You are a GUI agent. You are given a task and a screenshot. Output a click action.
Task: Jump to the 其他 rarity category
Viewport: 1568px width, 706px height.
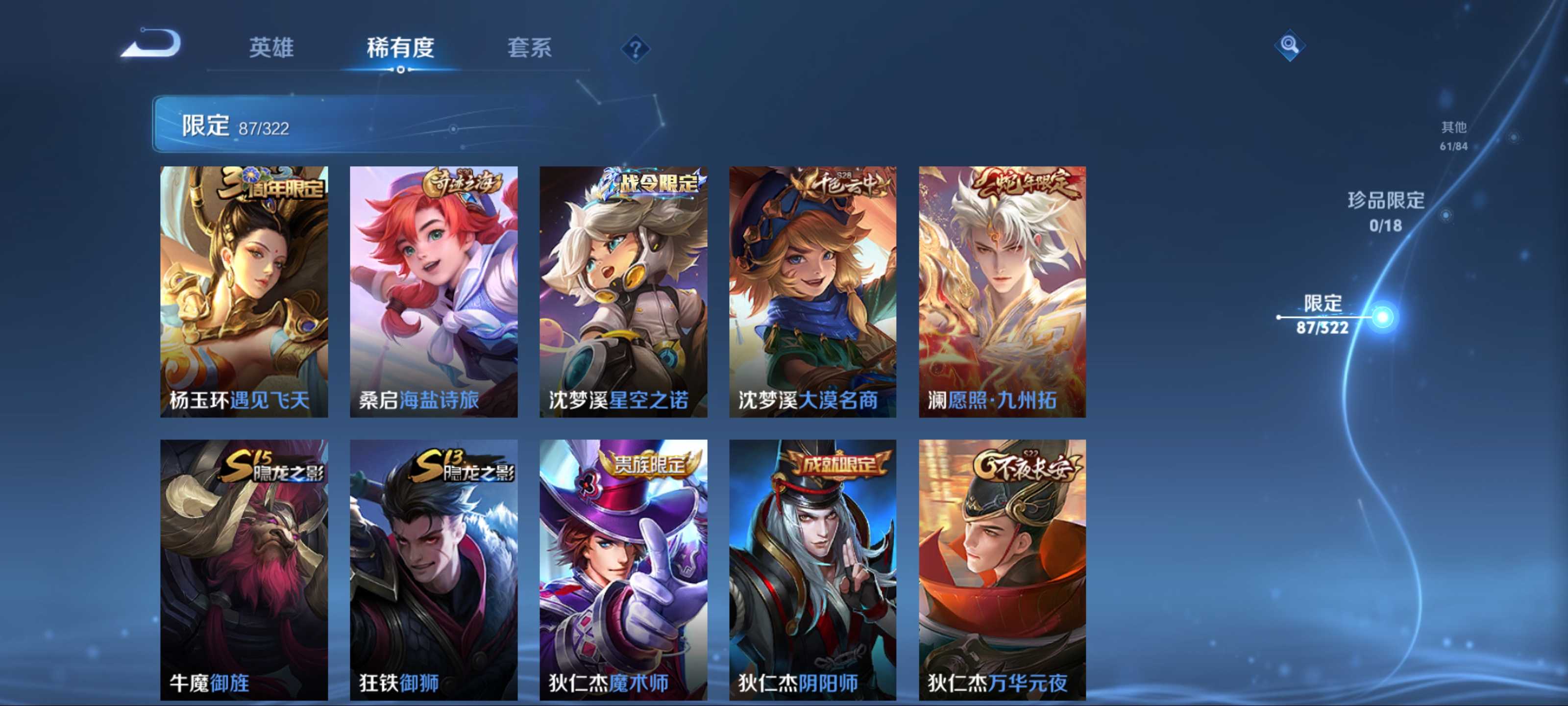(1453, 135)
